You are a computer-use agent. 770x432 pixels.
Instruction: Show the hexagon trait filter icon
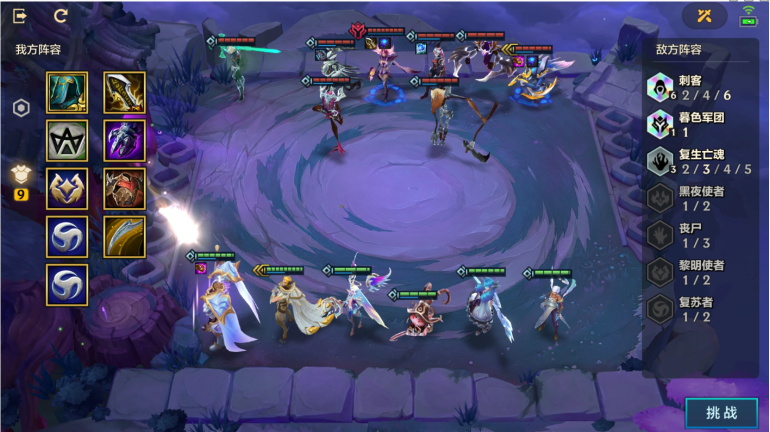20,108
